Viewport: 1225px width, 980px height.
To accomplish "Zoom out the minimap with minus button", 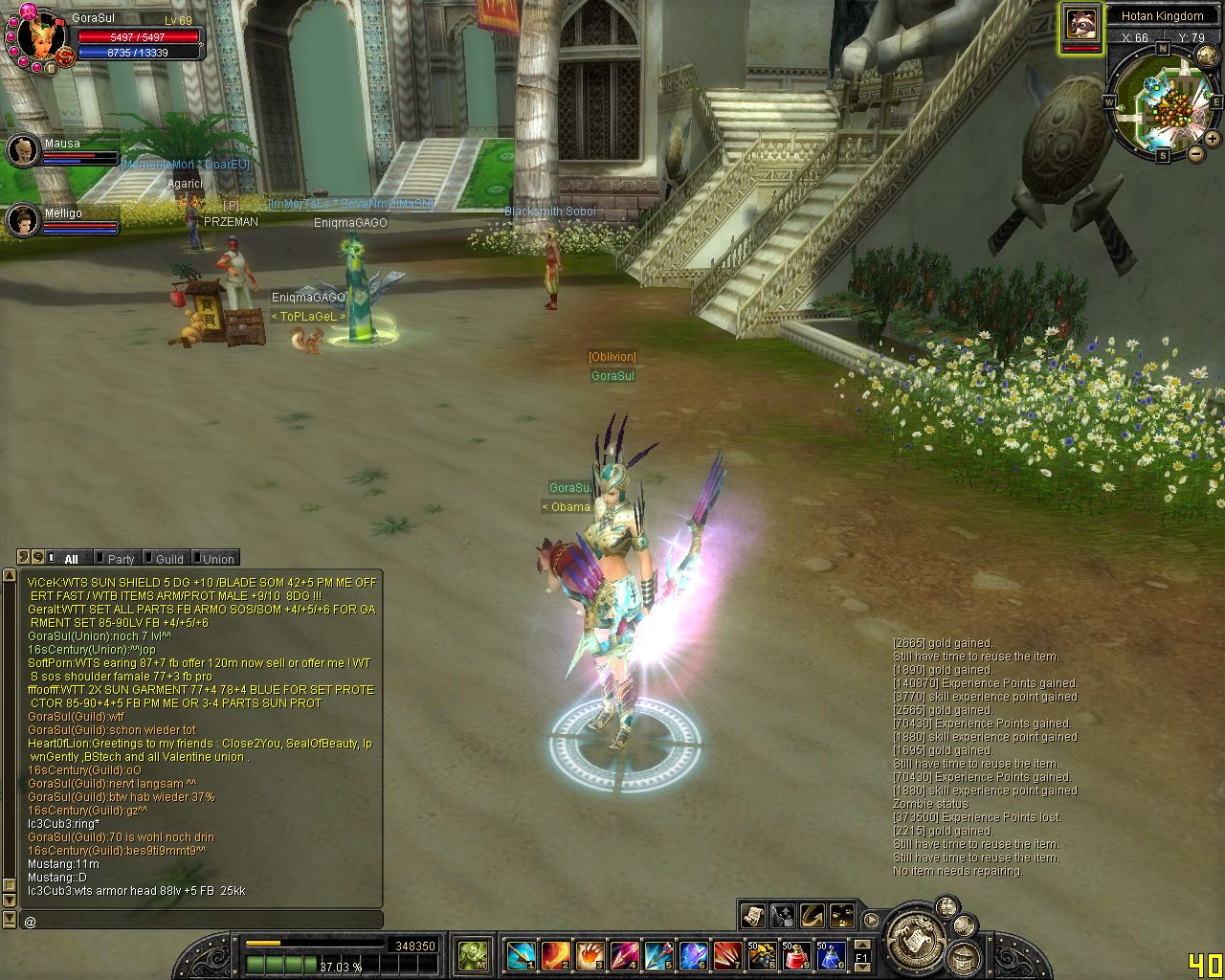I will (x=1195, y=153).
